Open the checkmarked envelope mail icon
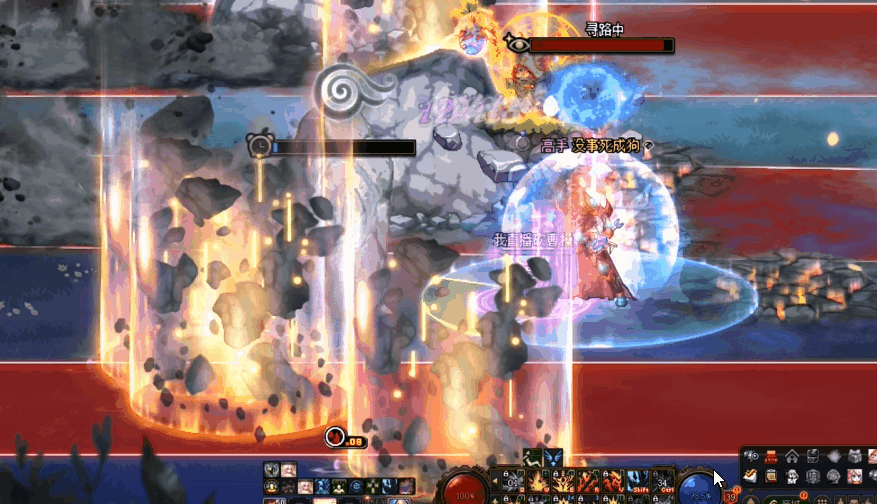 pyautogui.click(x=750, y=477)
